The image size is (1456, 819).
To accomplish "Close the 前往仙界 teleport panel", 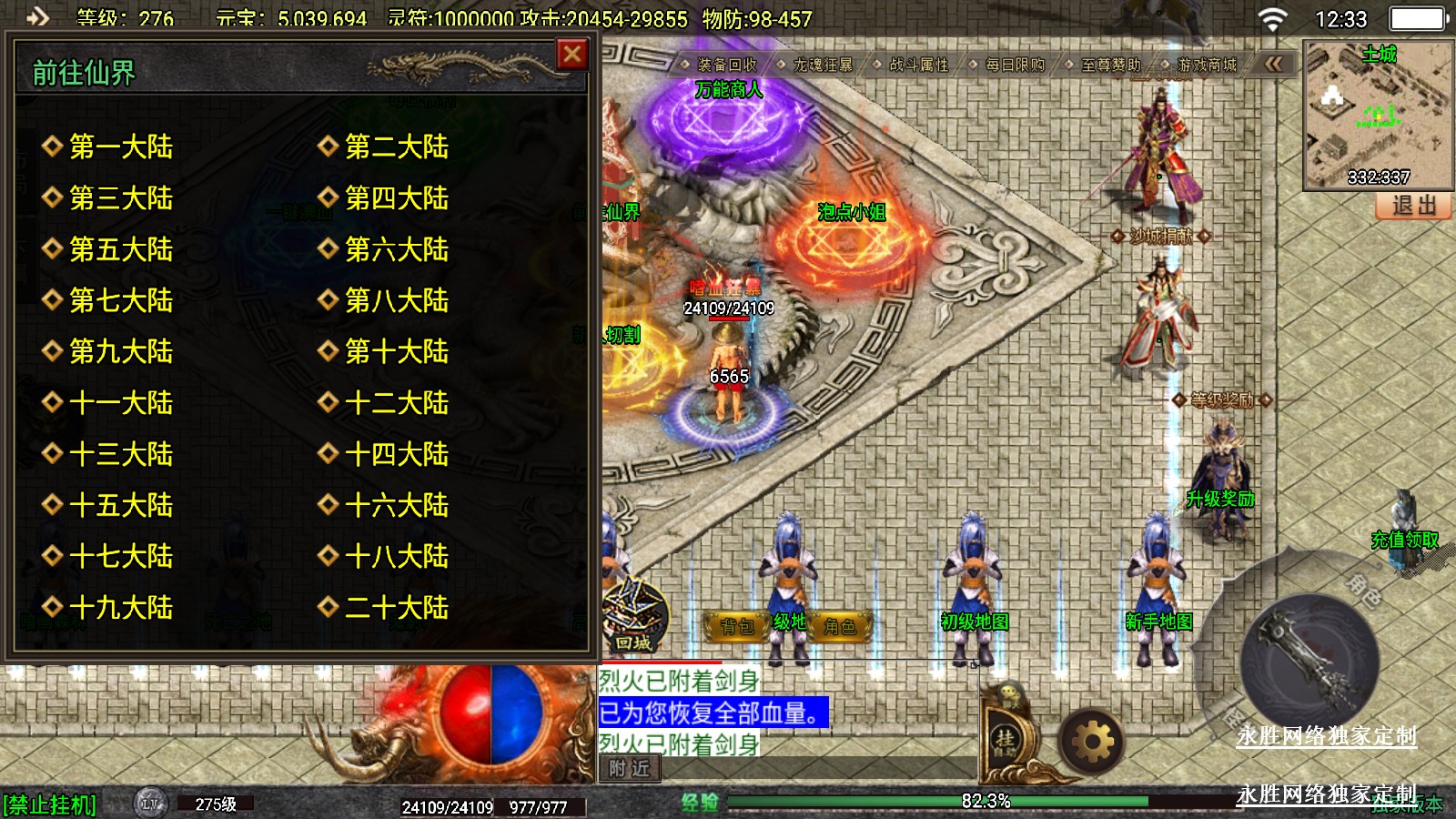I will pyautogui.click(x=572, y=56).
